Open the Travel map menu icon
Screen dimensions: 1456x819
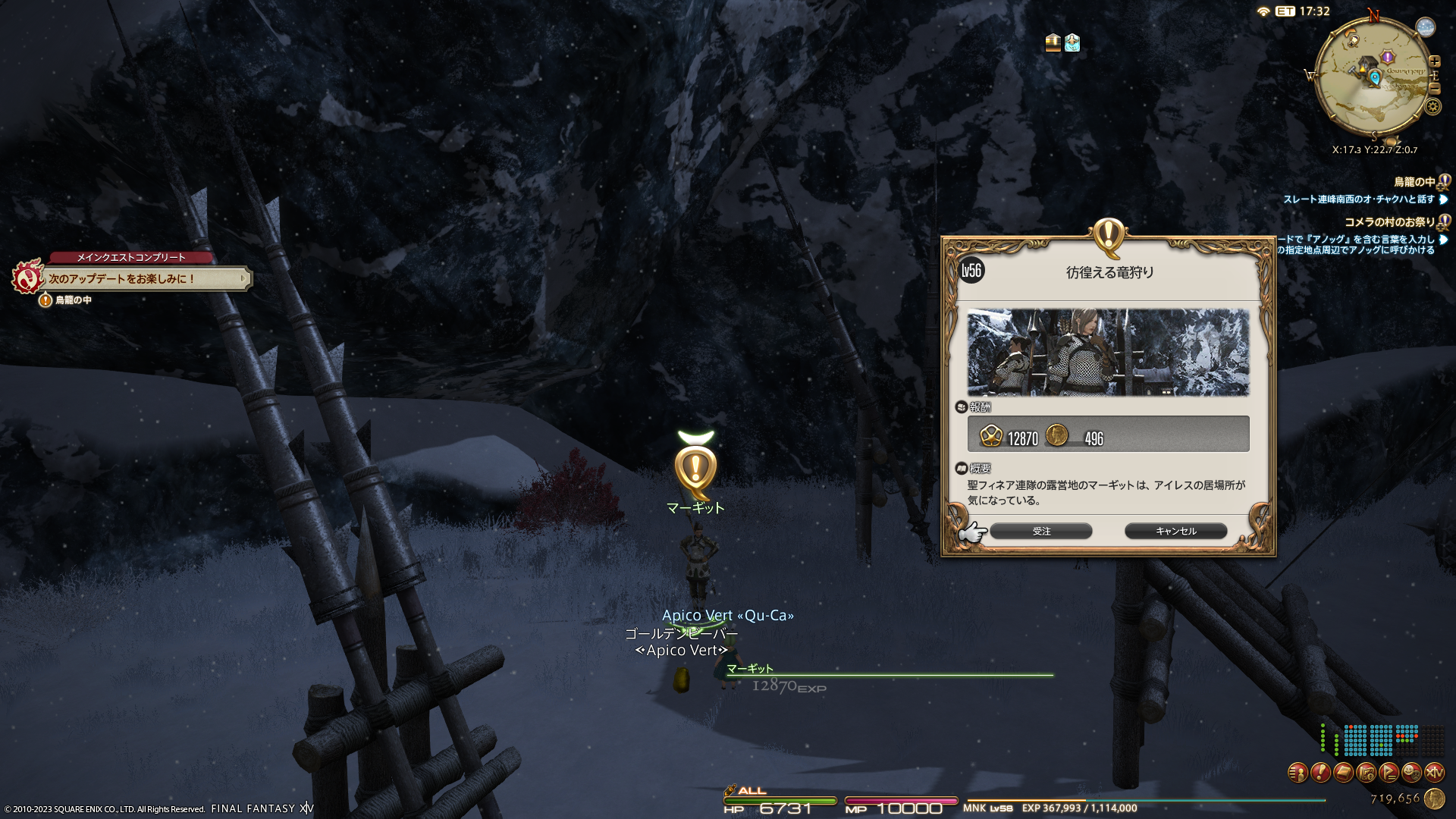[x=1366, y=773]
